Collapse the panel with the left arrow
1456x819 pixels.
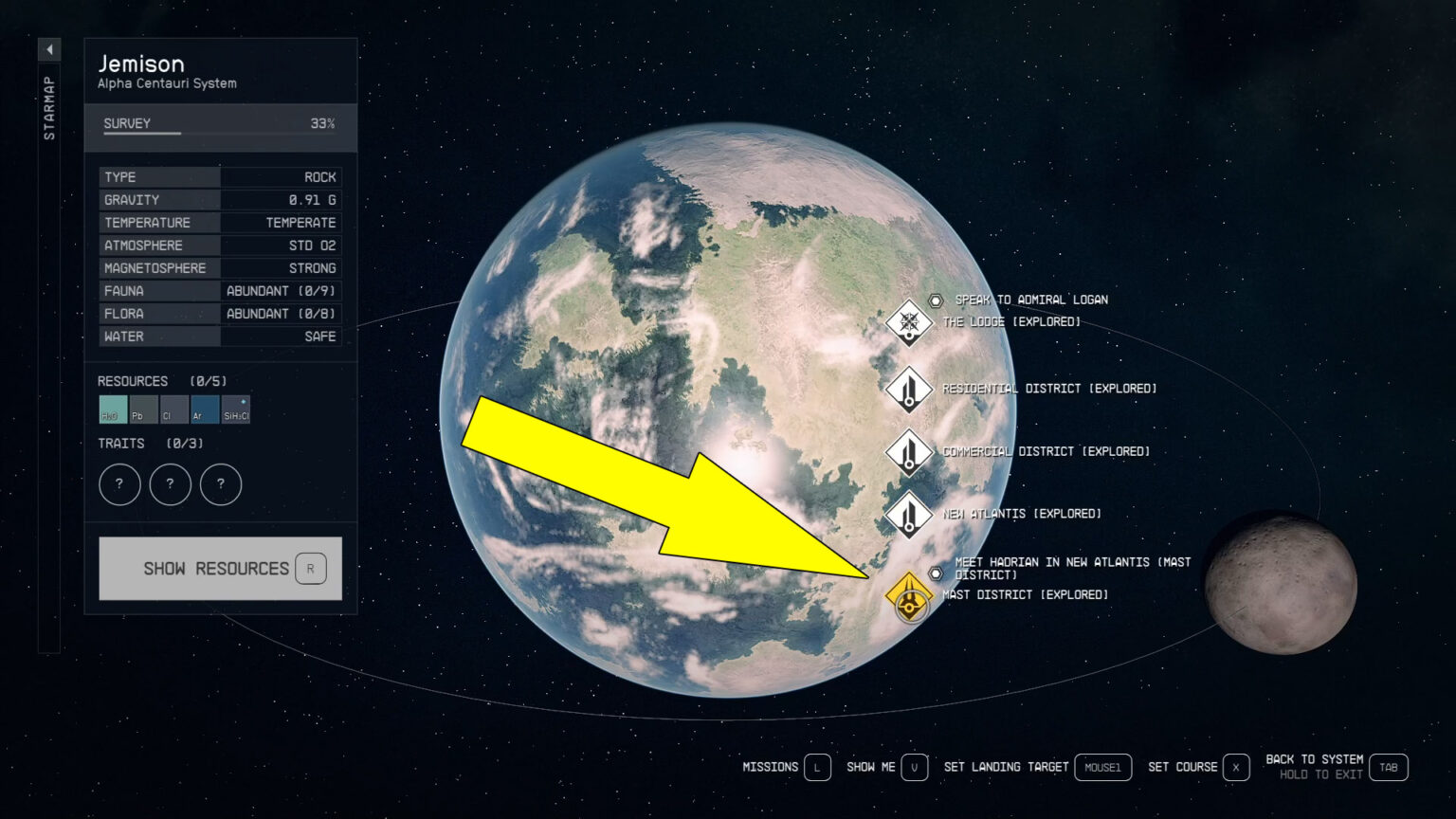(x=48, y=48)
